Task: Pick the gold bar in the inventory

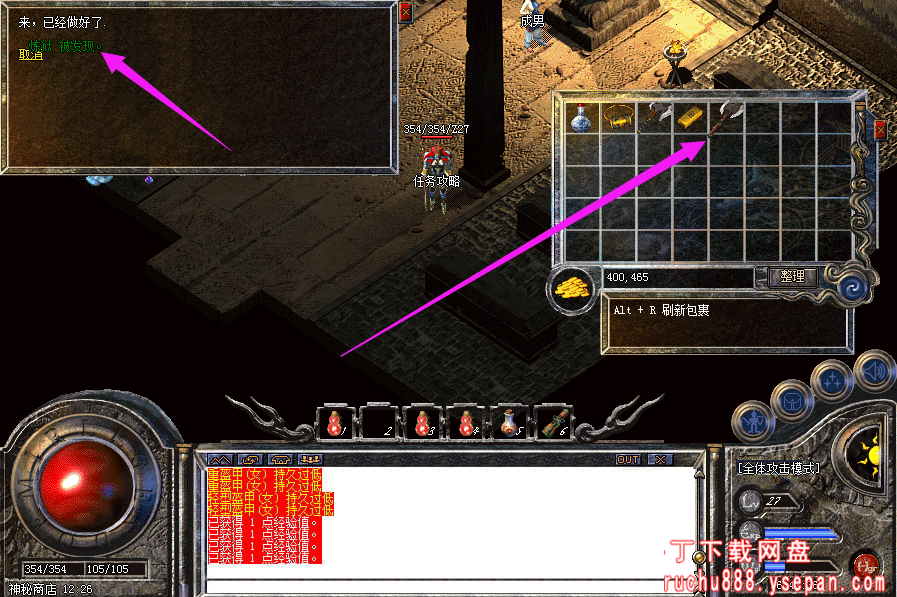Action: [x=691, y=118]
